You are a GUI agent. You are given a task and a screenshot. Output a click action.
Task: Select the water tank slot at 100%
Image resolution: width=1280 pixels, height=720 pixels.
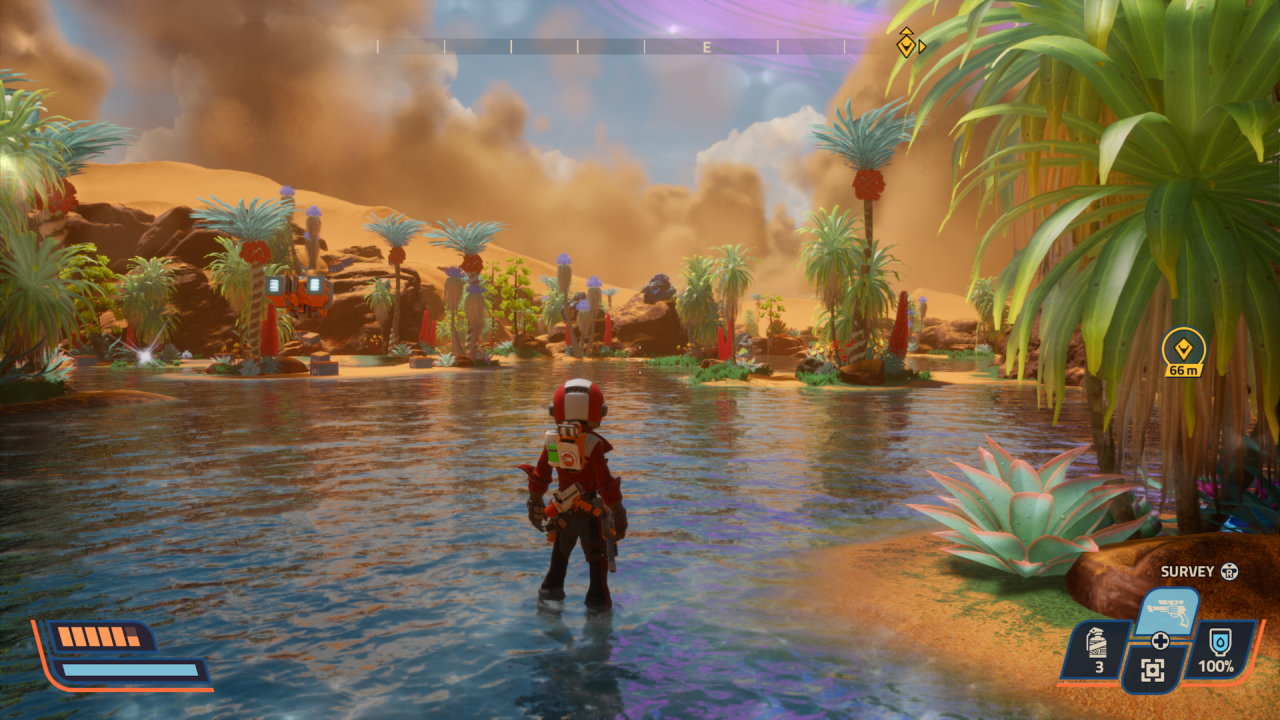[x=1220, y=650]
